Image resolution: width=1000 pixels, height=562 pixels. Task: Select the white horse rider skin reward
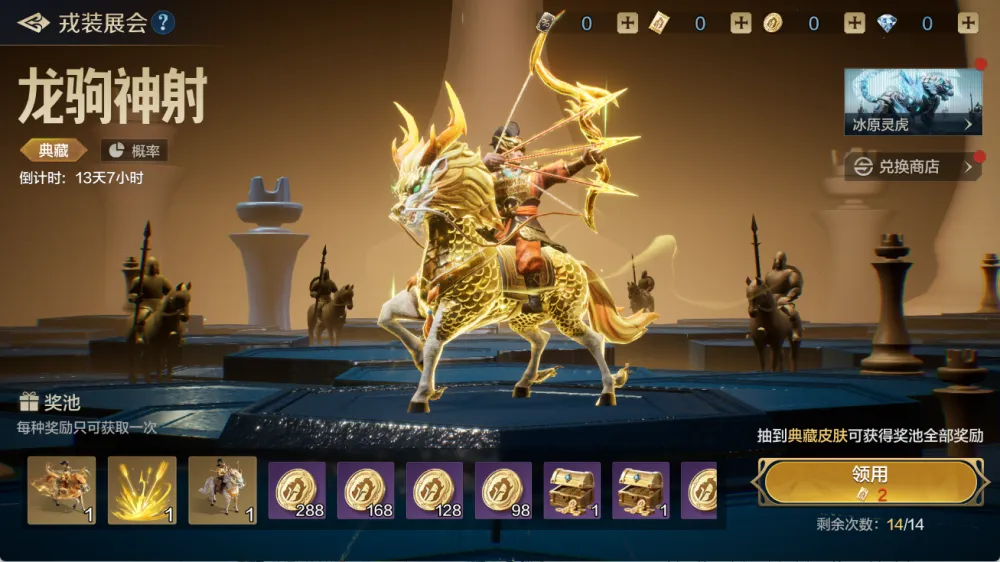pyautogui.click(x=222, y=490)
